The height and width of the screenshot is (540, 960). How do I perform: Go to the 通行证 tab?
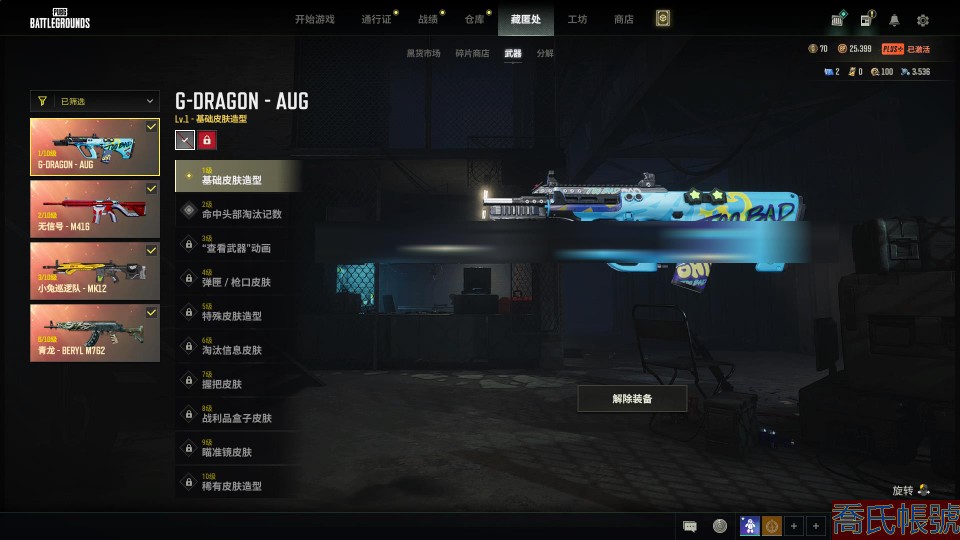376,19
